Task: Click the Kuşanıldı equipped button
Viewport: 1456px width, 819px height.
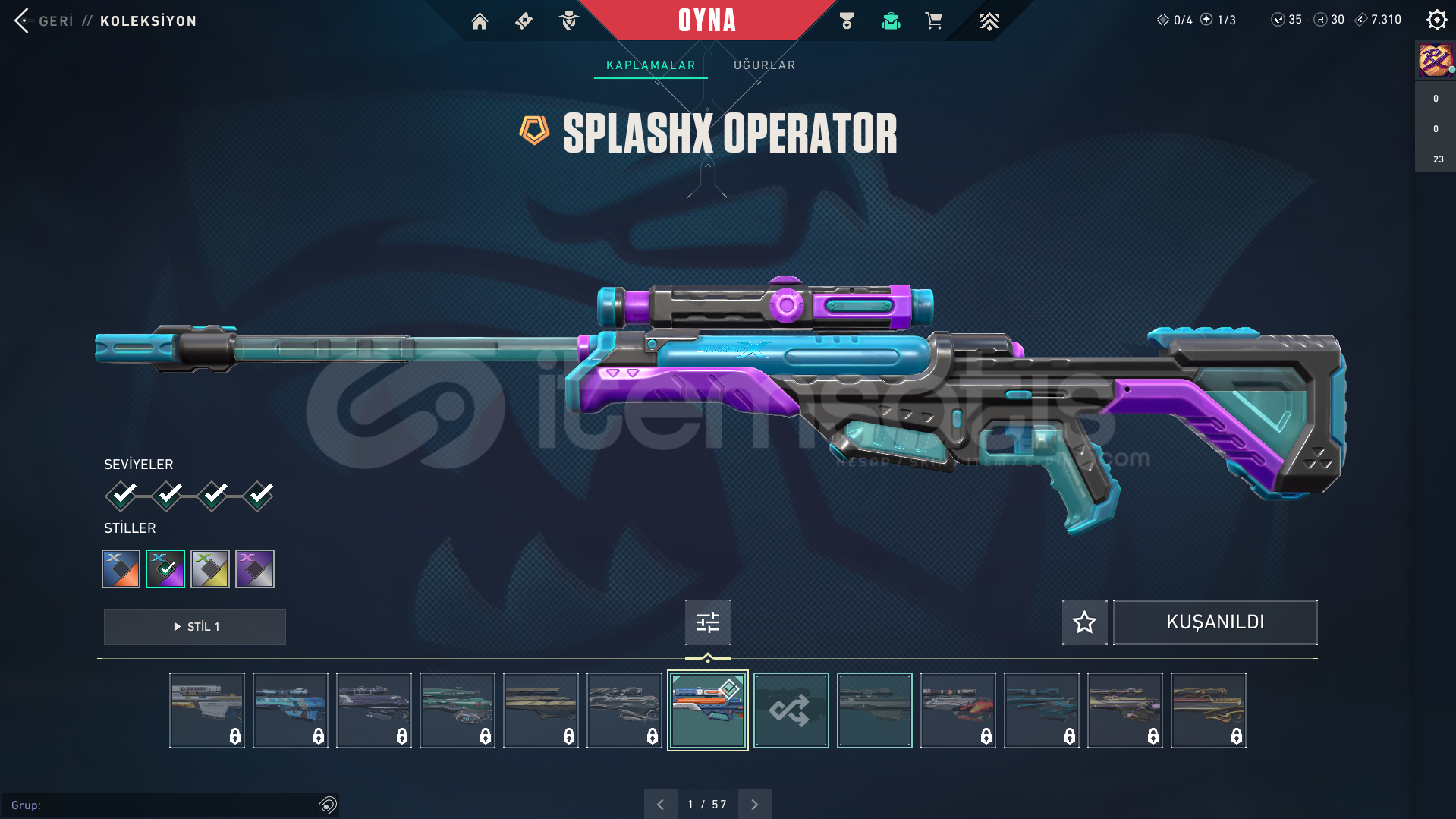Action: 1215,622
